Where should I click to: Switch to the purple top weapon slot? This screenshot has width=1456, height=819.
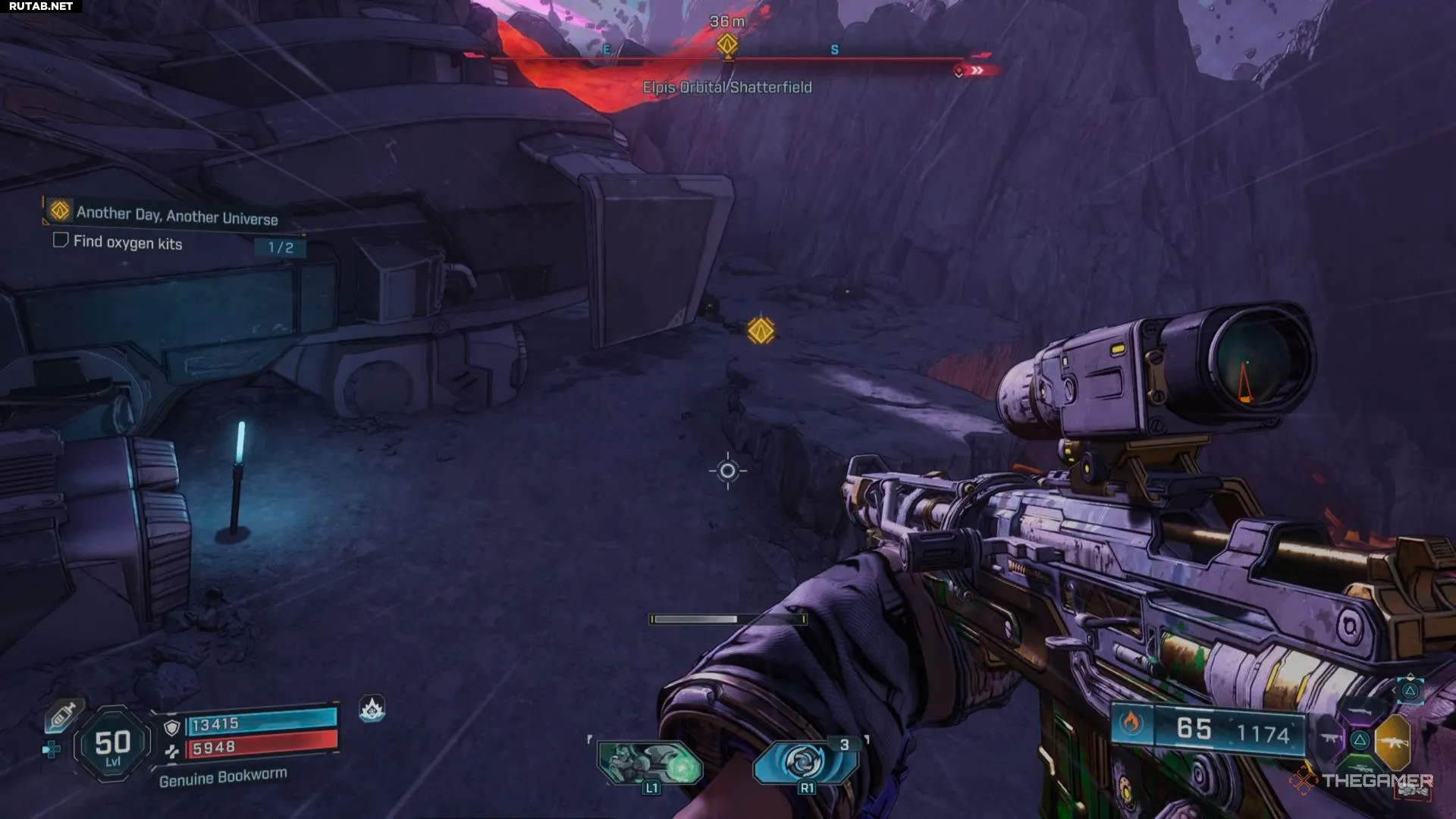point(1362,712)
